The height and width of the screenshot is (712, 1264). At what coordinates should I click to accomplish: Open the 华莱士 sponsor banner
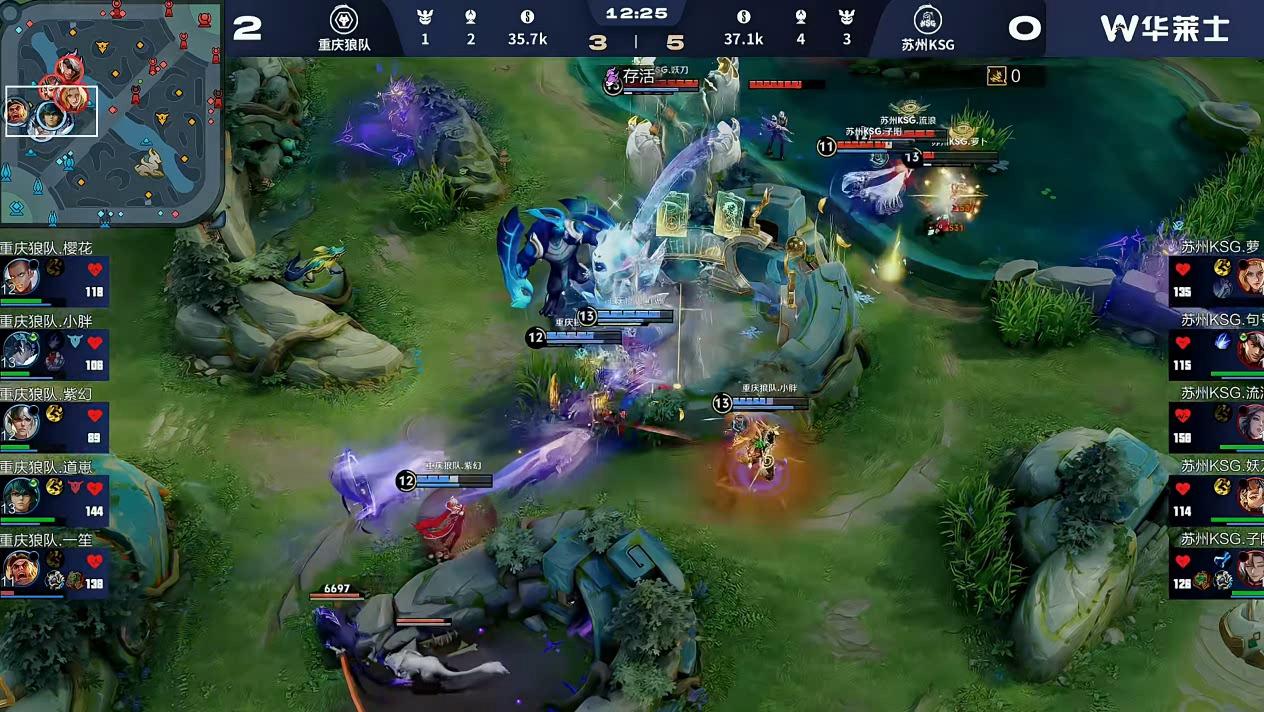(x=1164, y=28)
